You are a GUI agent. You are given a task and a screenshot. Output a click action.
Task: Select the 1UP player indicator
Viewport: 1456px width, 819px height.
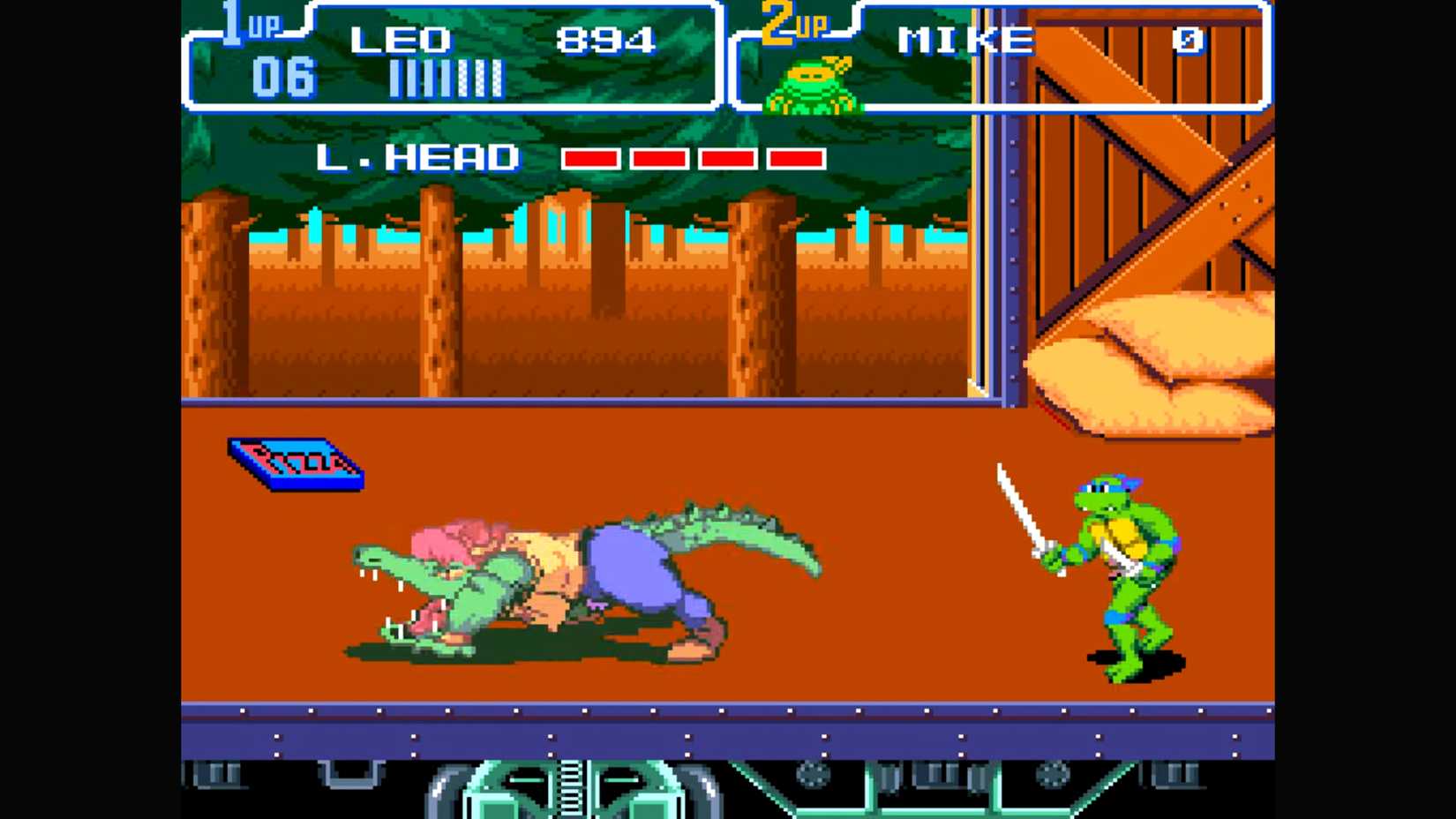[x=245, y=24]
